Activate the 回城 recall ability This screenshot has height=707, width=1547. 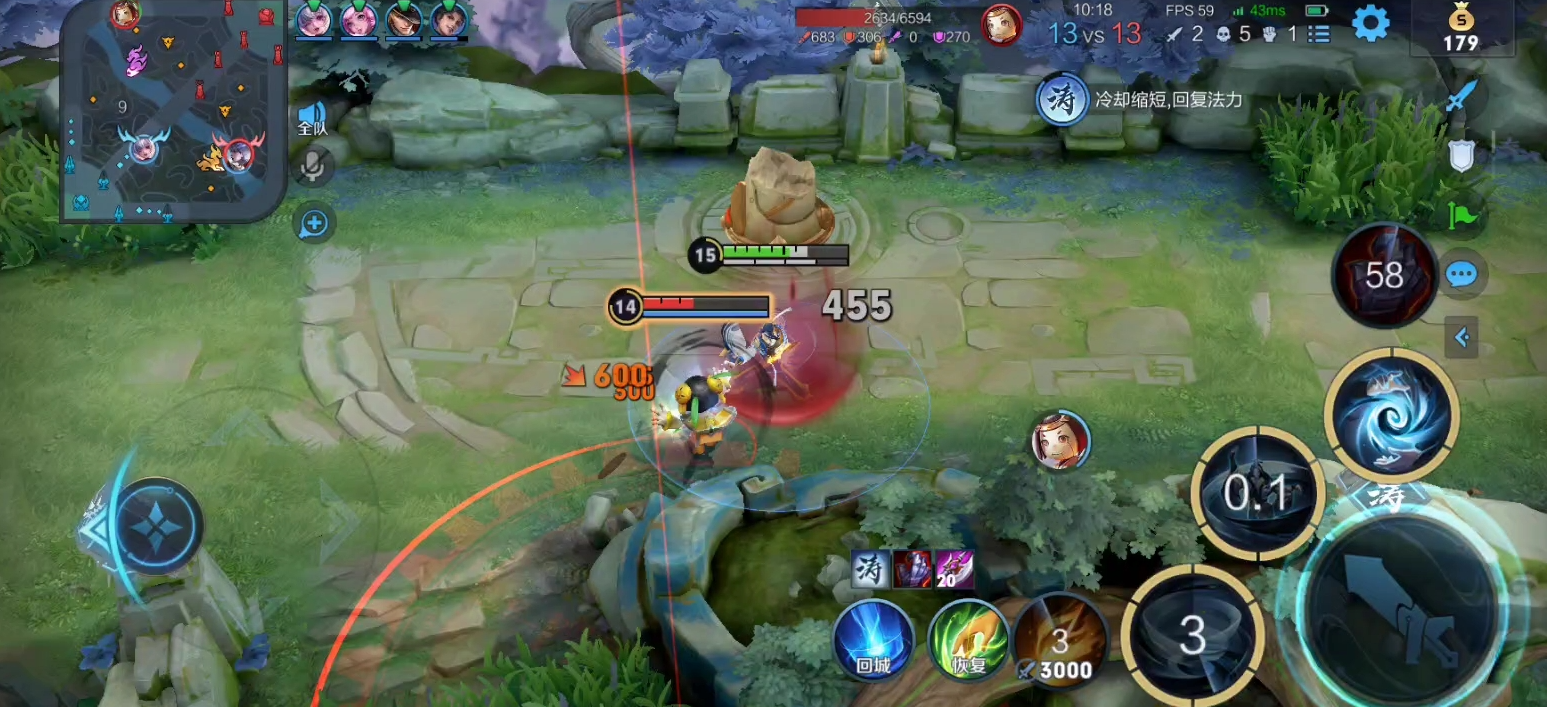[x=873, y=639]
